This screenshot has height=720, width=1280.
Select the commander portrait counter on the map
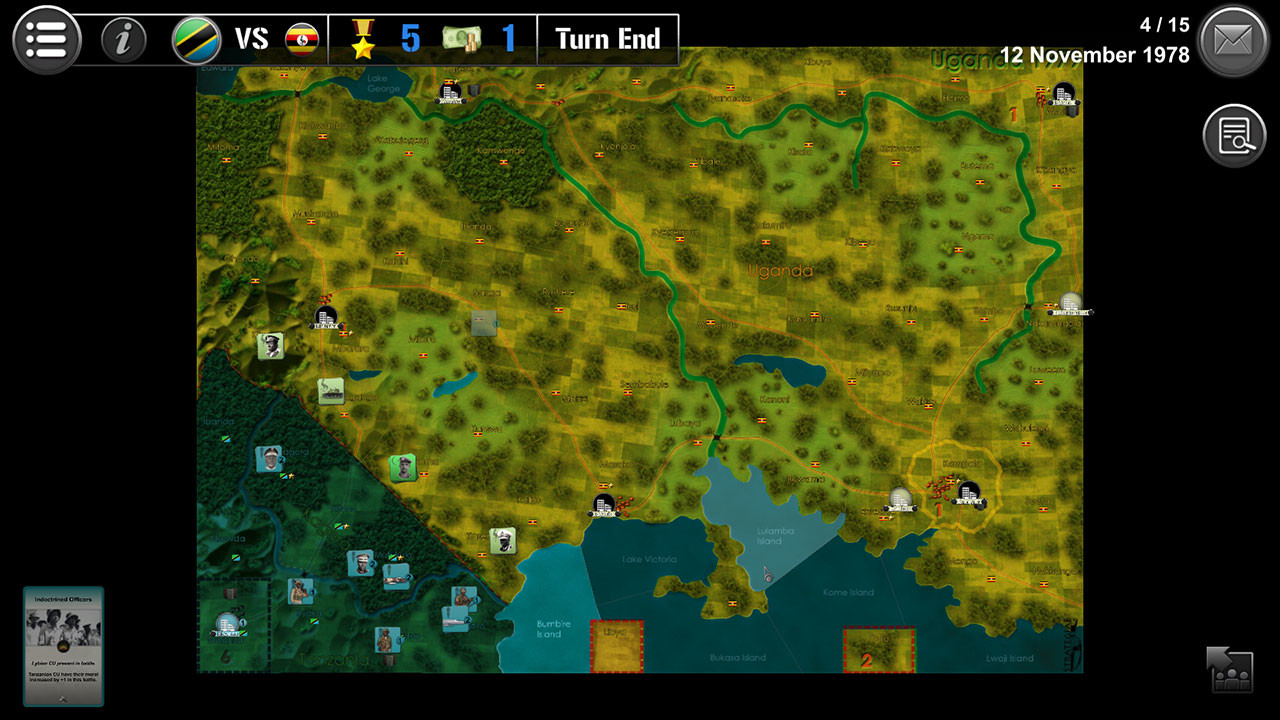click(271, 345)
